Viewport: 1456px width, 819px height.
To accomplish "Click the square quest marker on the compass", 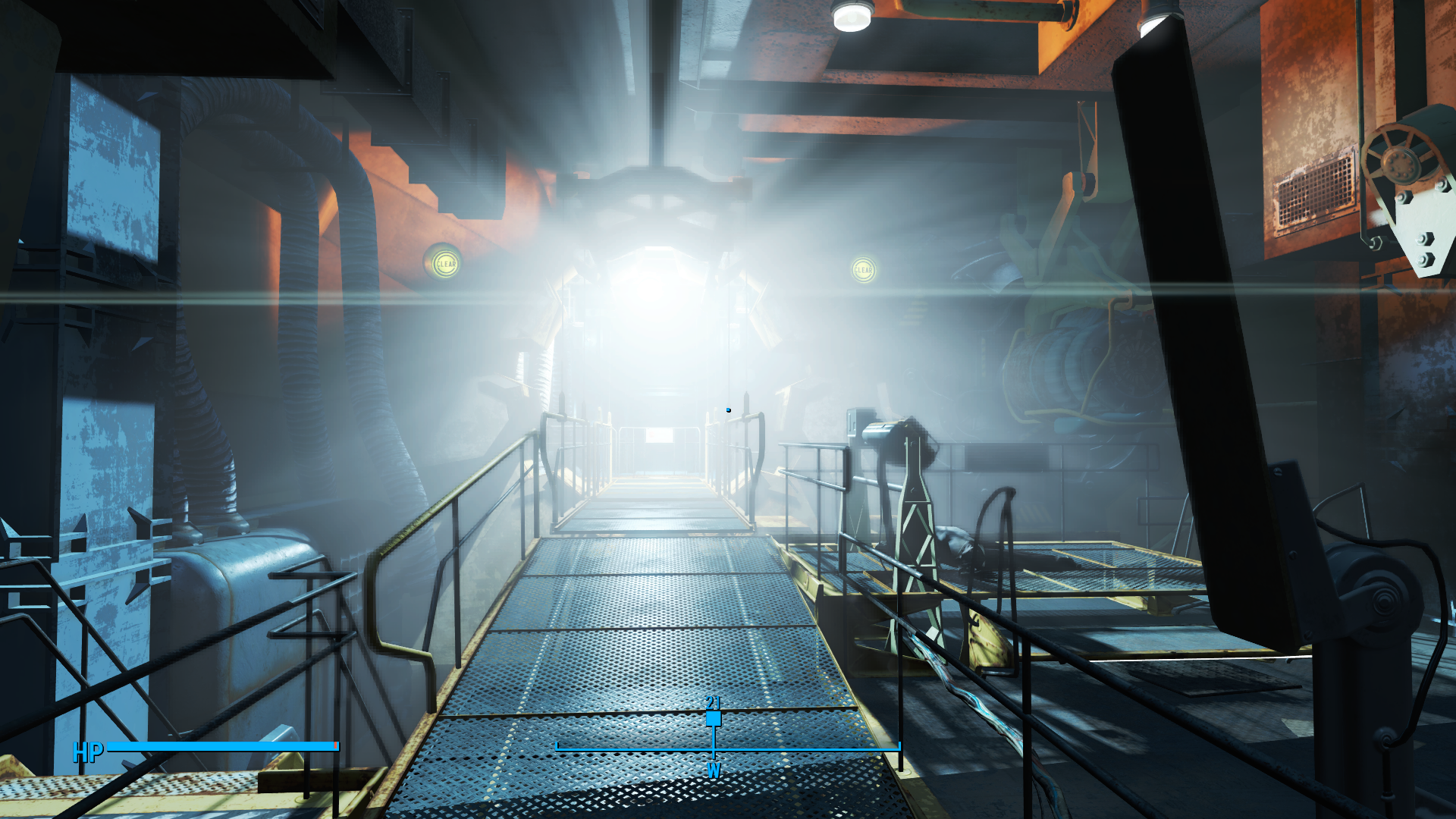I will (714, 718).
